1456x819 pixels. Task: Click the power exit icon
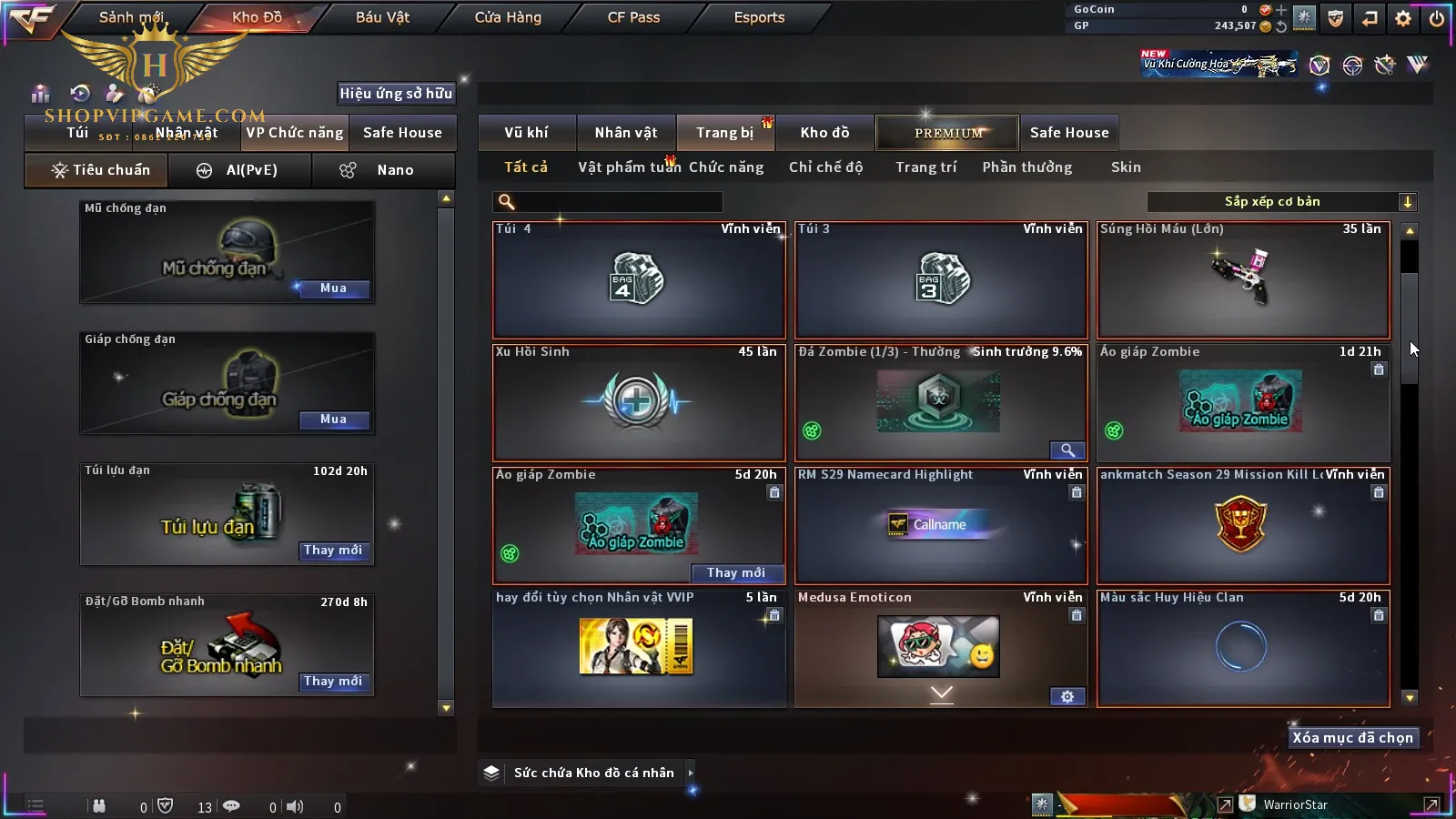[x=1437, y=18]
